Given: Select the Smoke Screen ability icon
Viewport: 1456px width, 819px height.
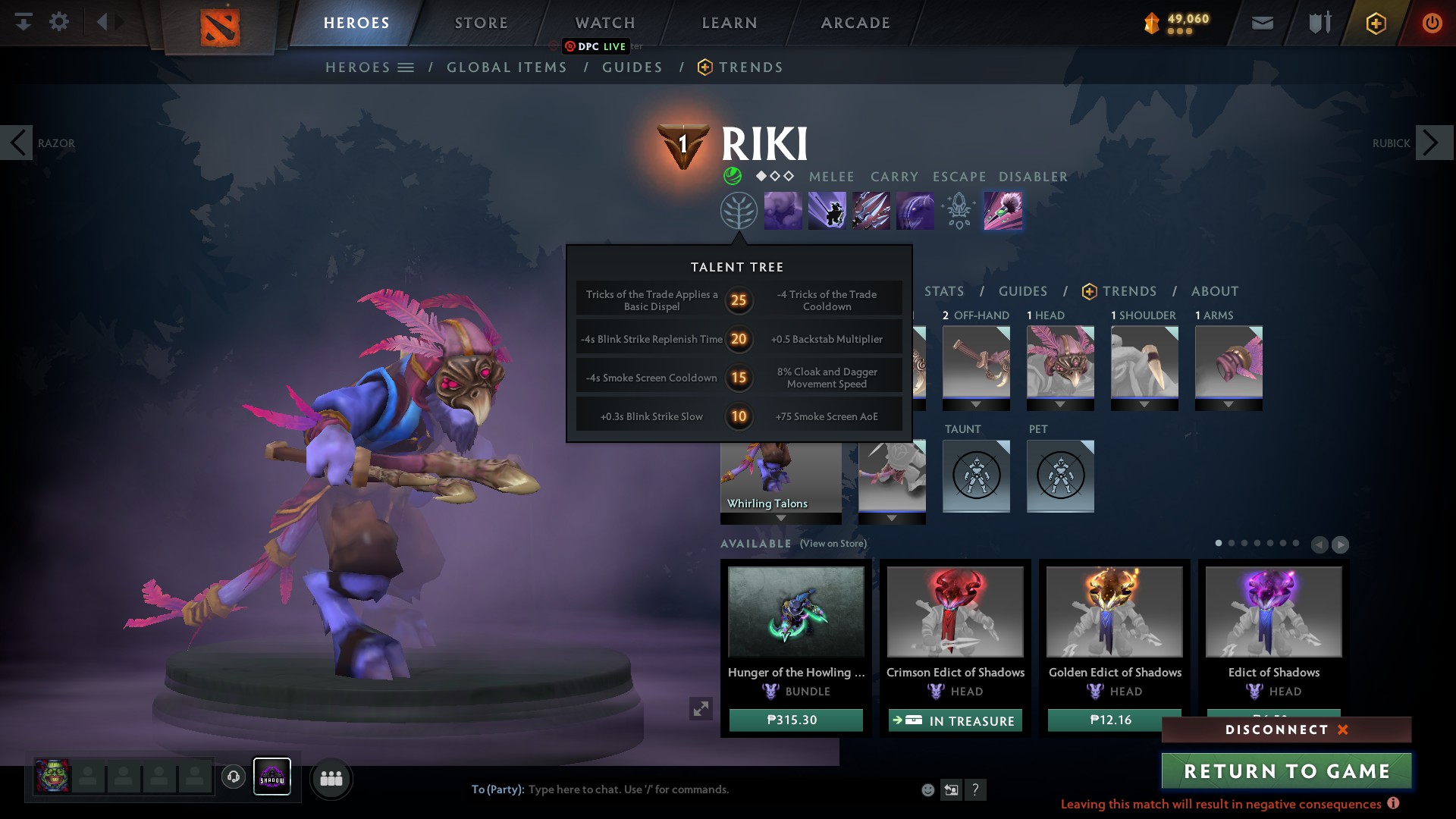Looking at the screenshot, I should (783, 210).
